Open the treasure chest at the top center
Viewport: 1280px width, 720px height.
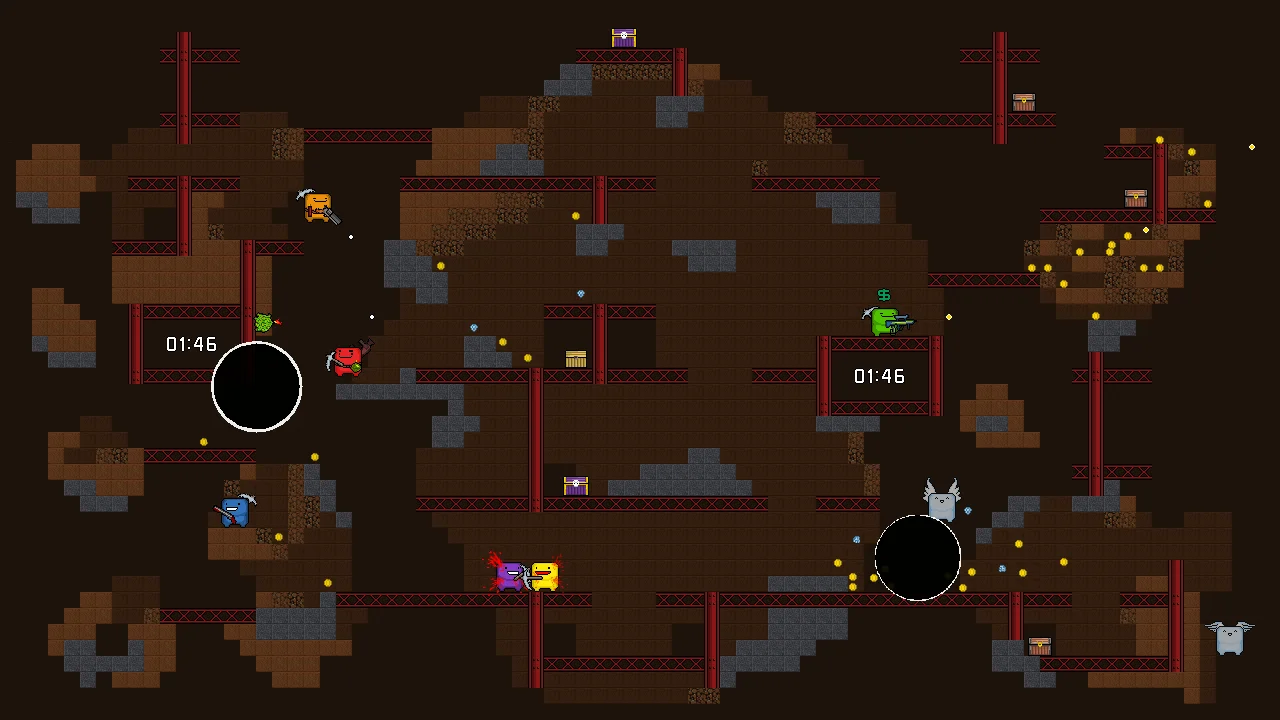[623, 37]
